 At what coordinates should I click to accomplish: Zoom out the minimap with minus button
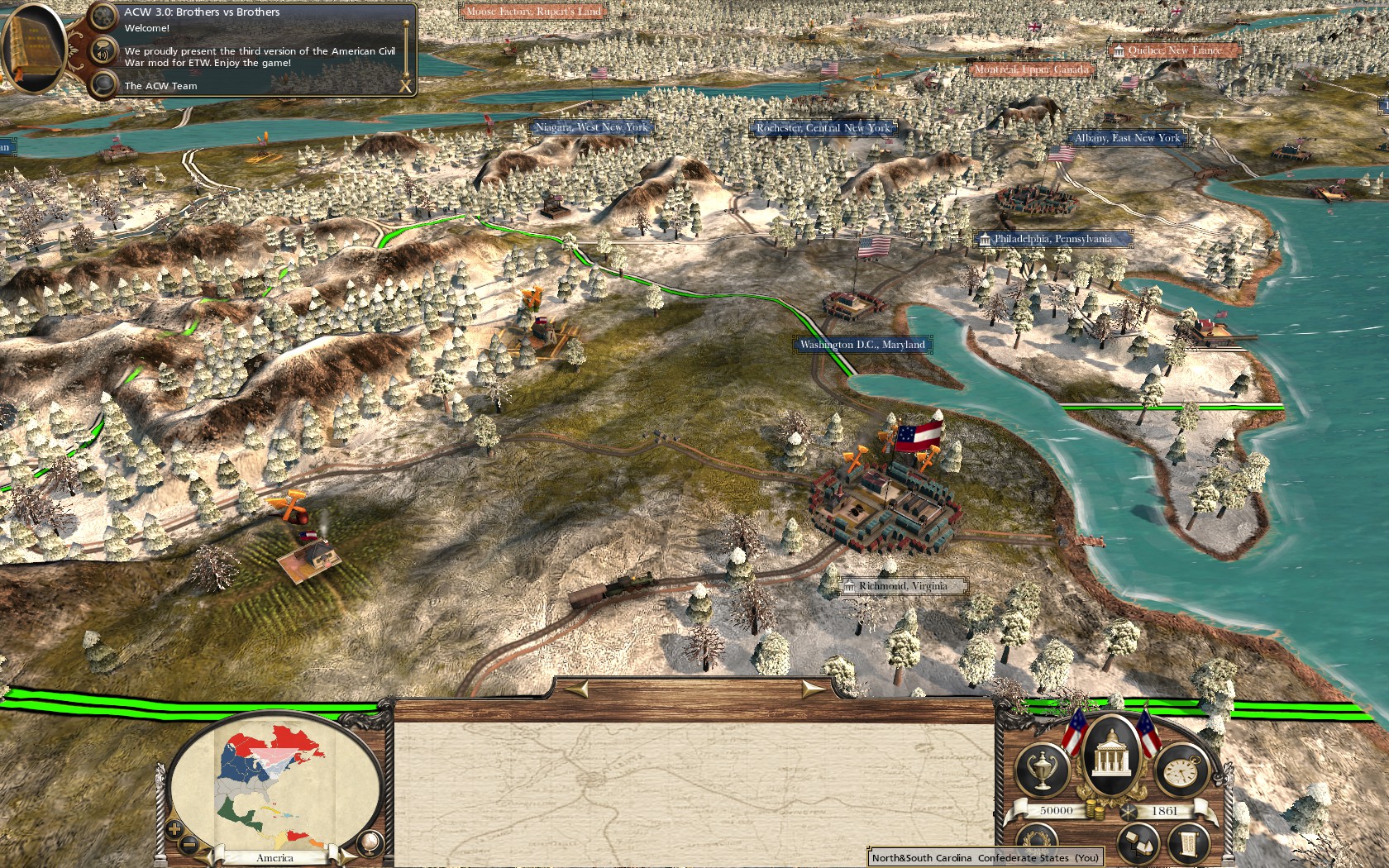click(189, 844)
